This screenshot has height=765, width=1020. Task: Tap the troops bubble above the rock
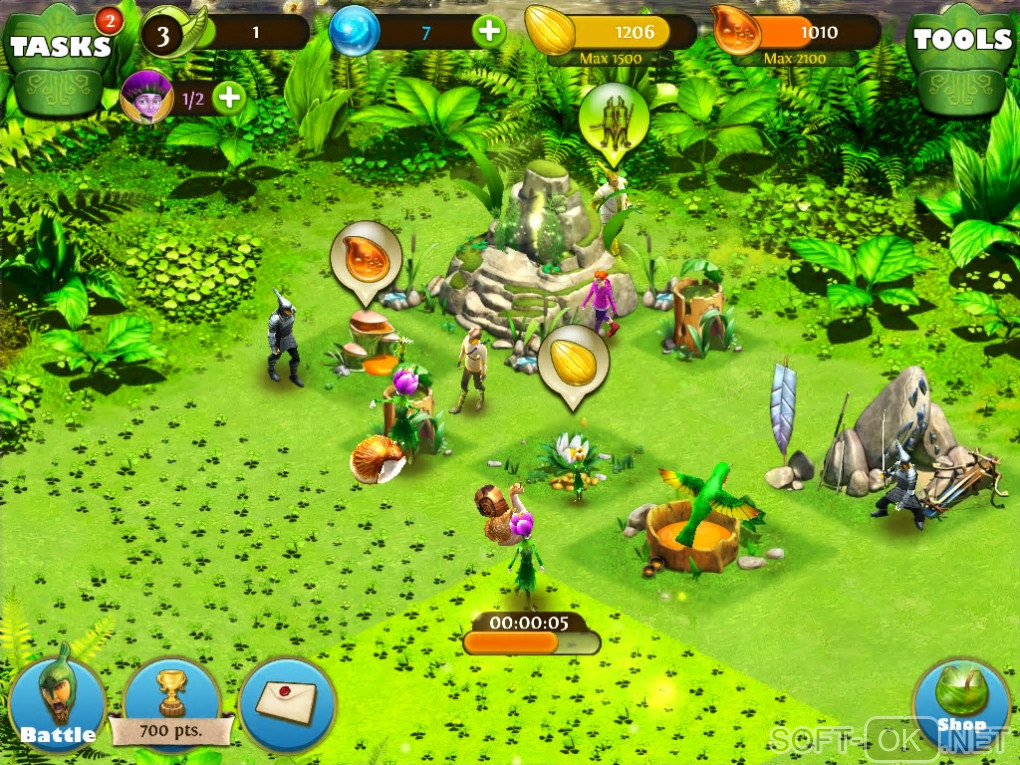pyautogui.click(x=613, y=120)
